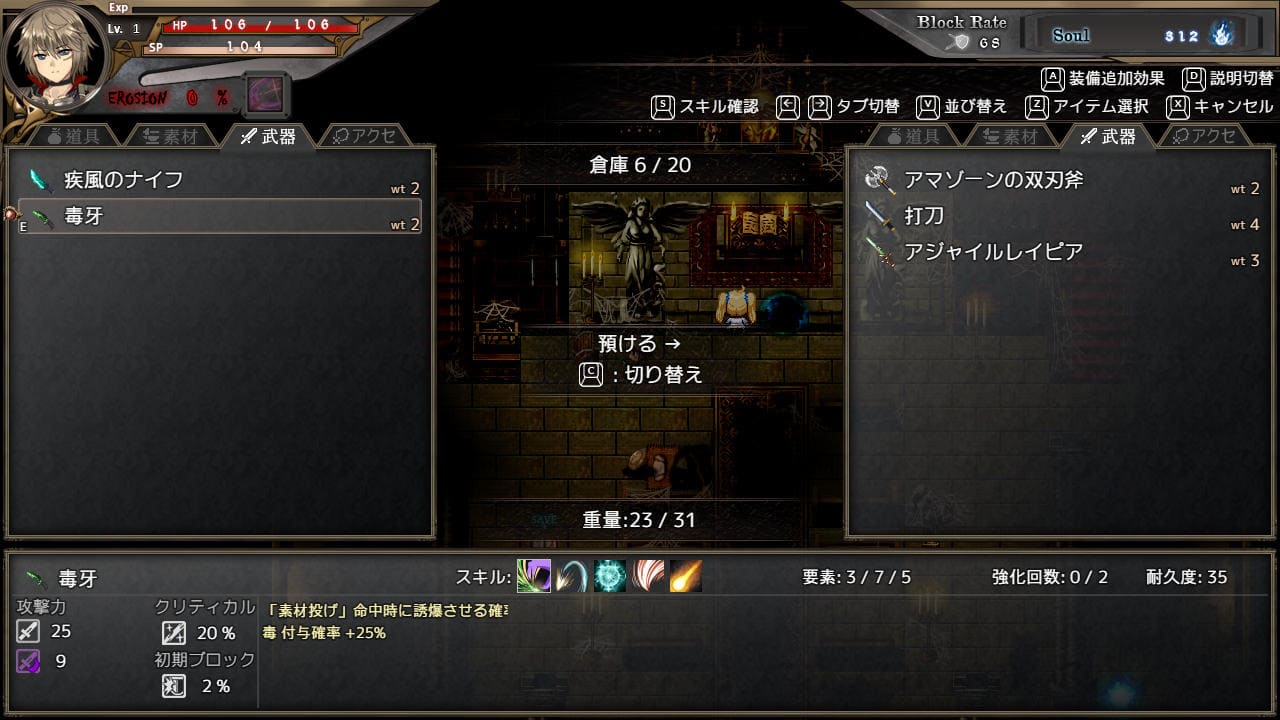The height and width of the screenshot is (720, 1280).
Task: Open the storage 道具 tab
Action: tap(911, 136)
